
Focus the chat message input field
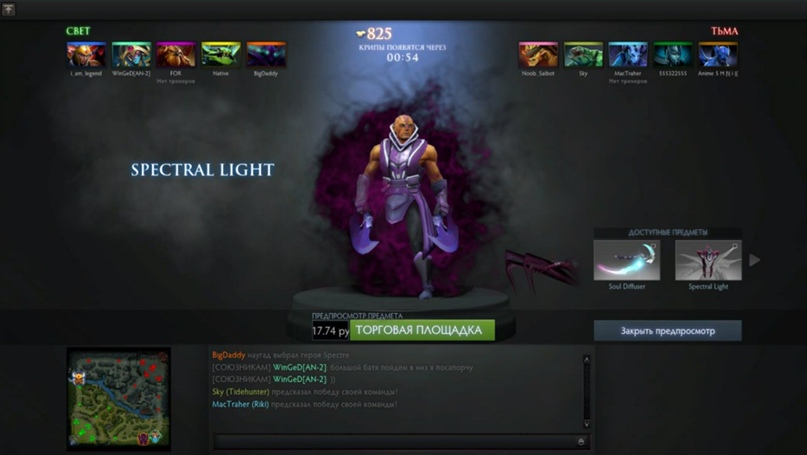coord(395,441)
